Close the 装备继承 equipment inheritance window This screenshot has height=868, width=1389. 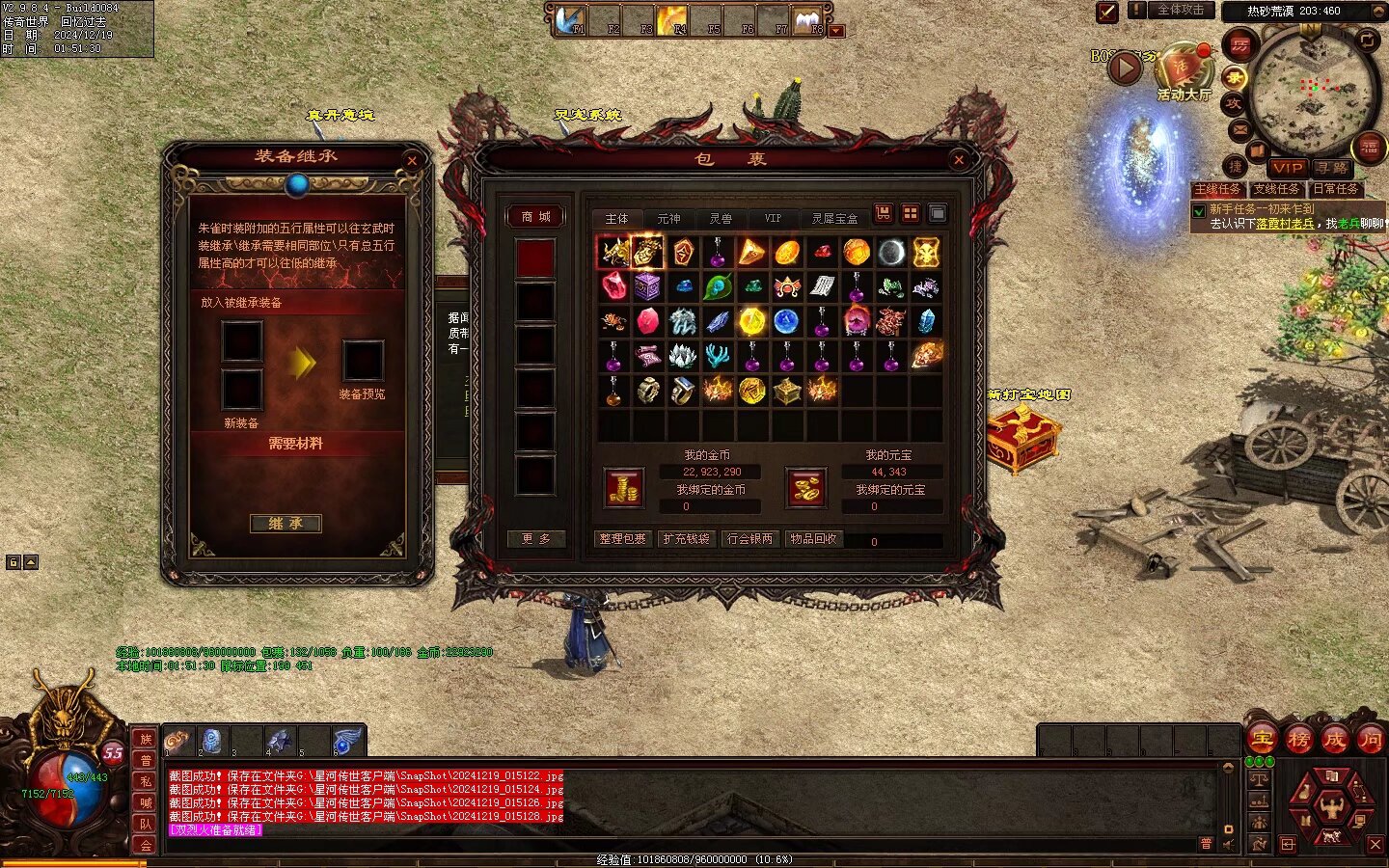click(x=412, y=161)
